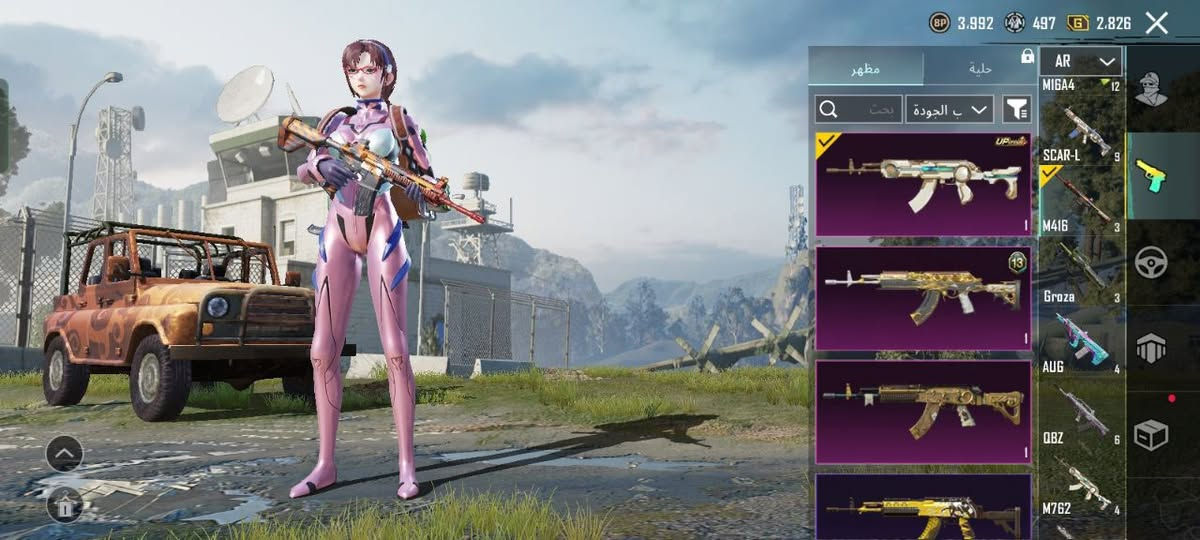Screen dimensions: 1200x540
Task: Select the equipped white and teal AKM skin
Action: coord(923,184)
